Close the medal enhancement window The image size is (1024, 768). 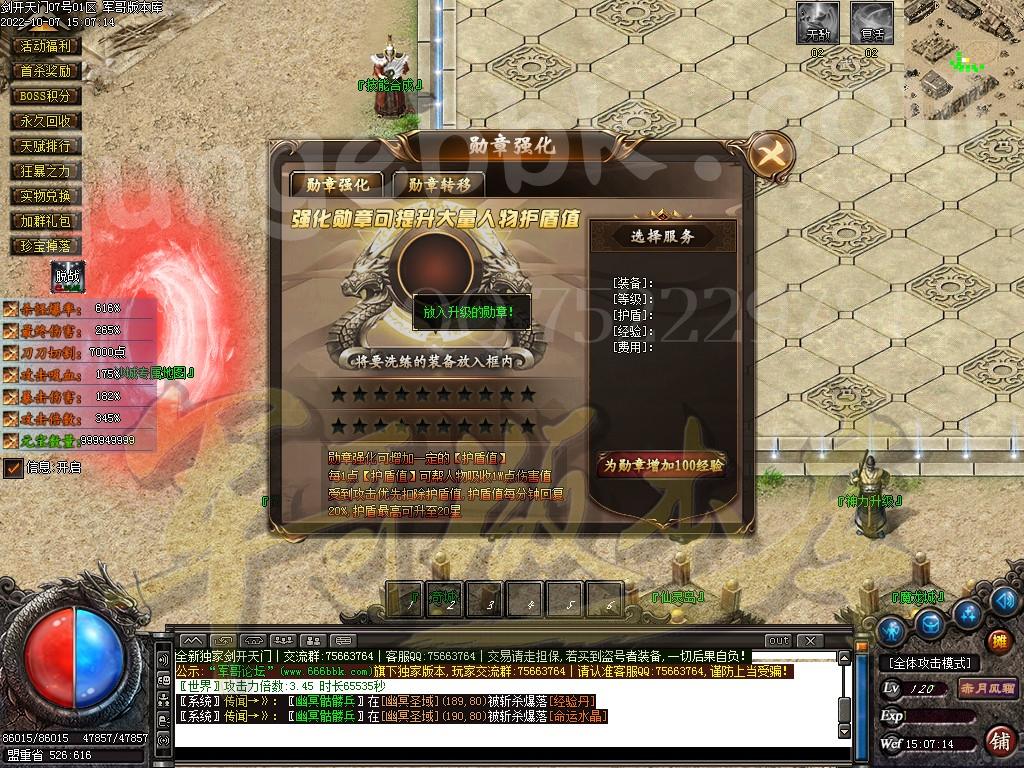point(771,154)
